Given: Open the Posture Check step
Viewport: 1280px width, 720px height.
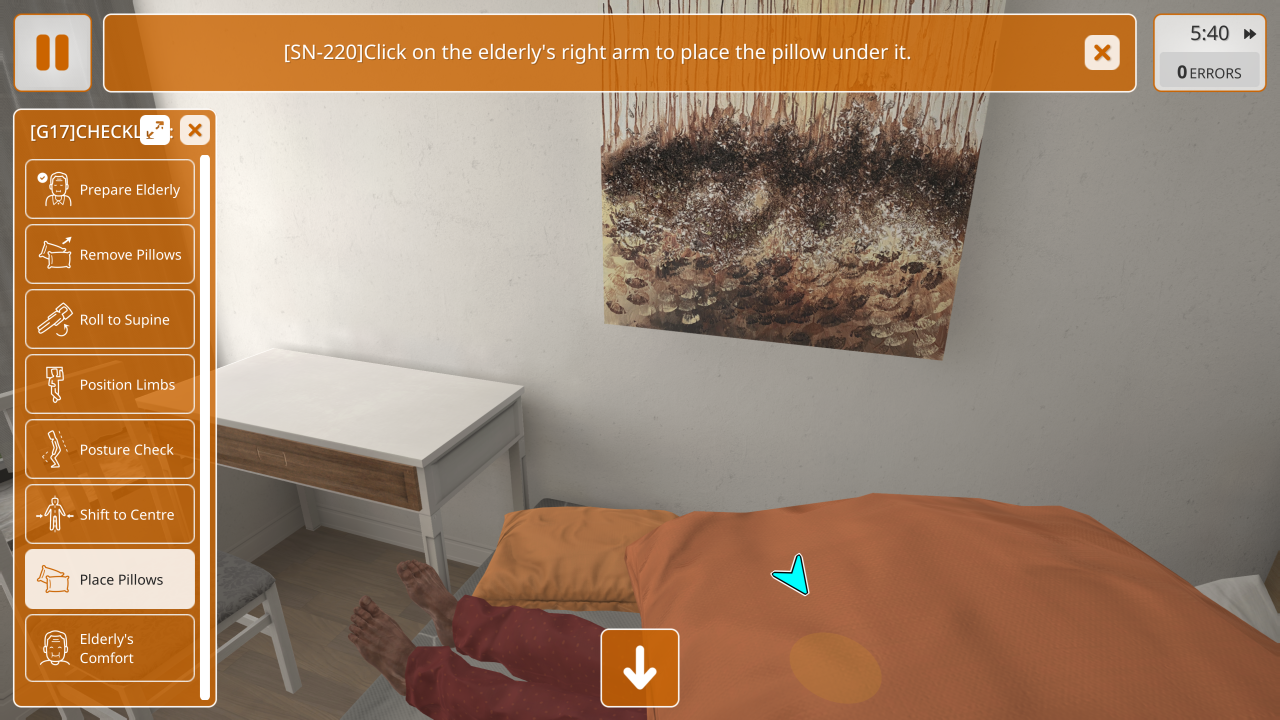Looking at the screenshot, I should (110, 449).
